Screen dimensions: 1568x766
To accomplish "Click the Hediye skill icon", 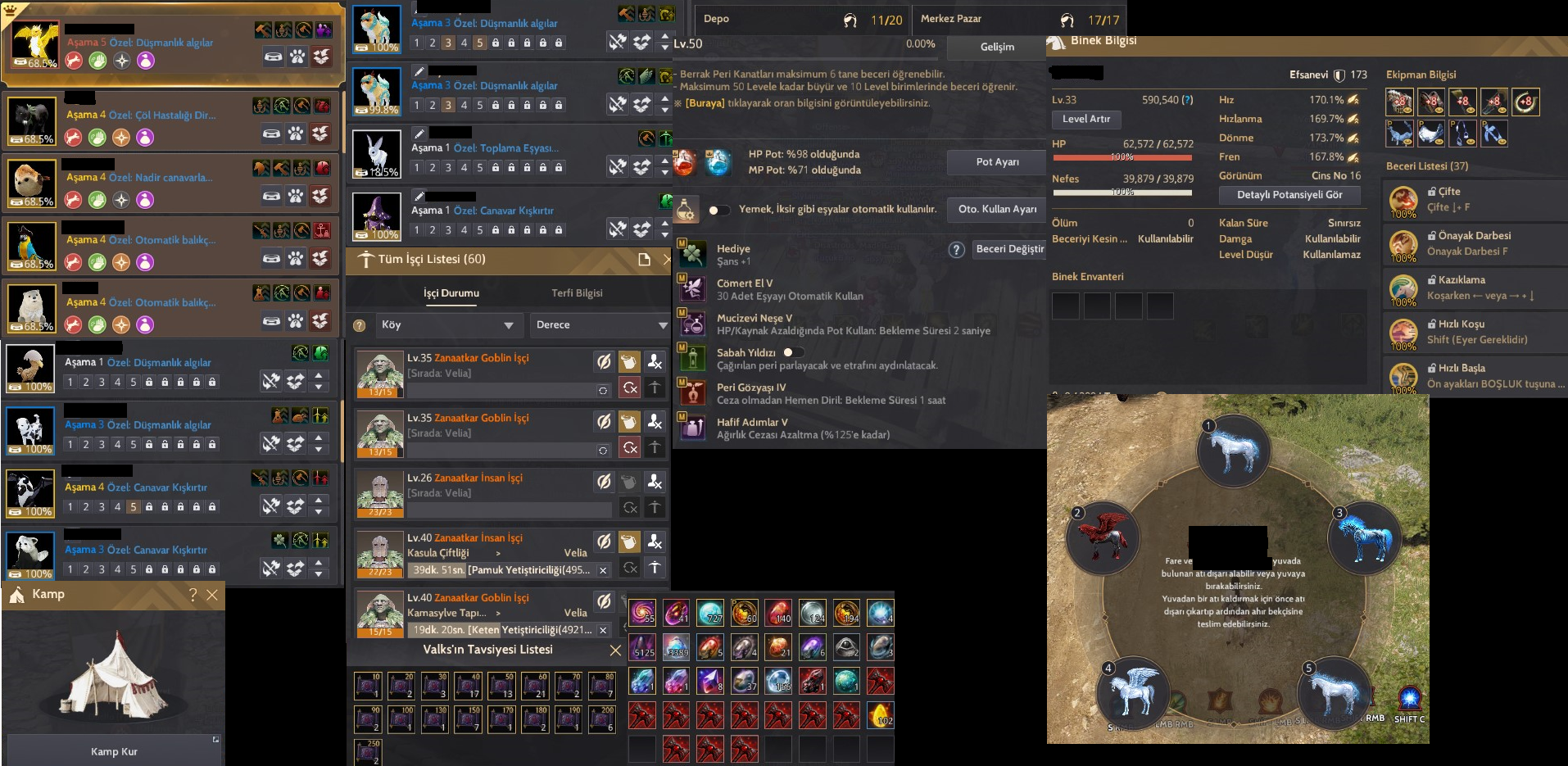I will pyautogui.click(x=692, y=252).
